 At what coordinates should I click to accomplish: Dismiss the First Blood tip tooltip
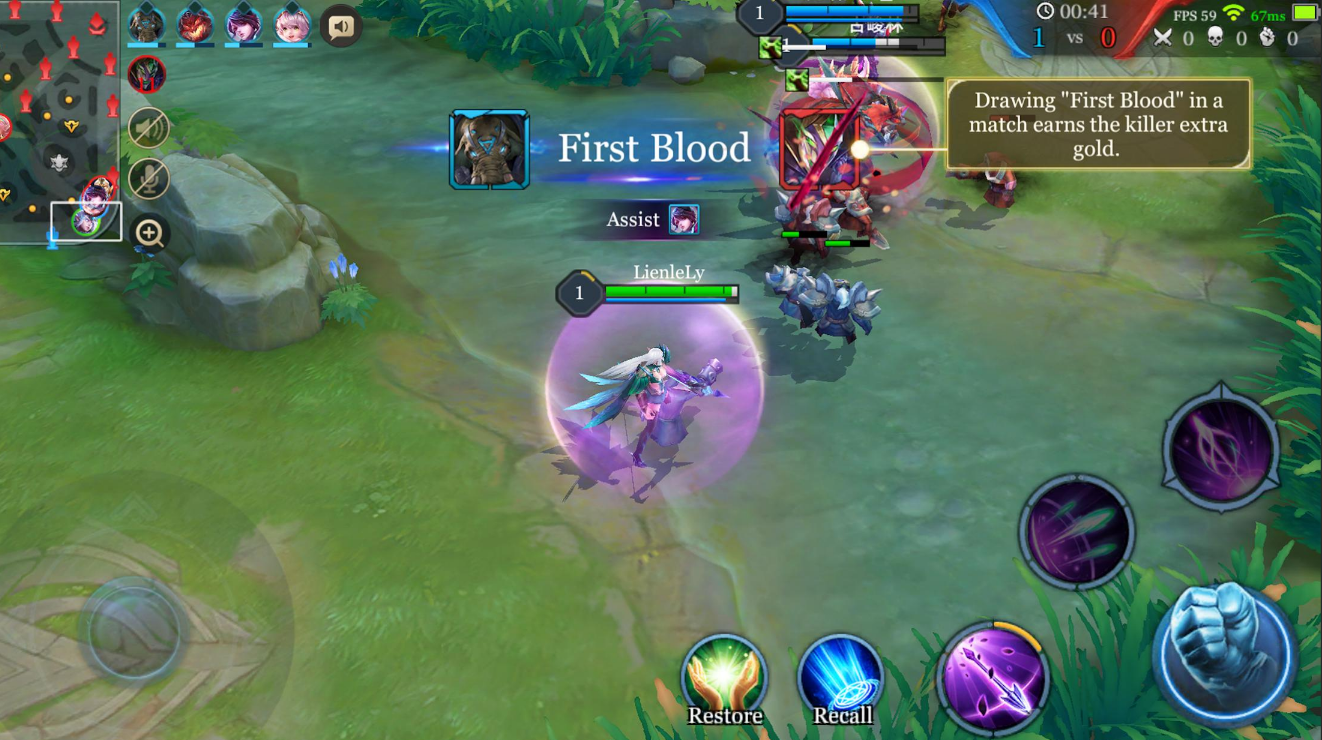[x=1098, y=124]
